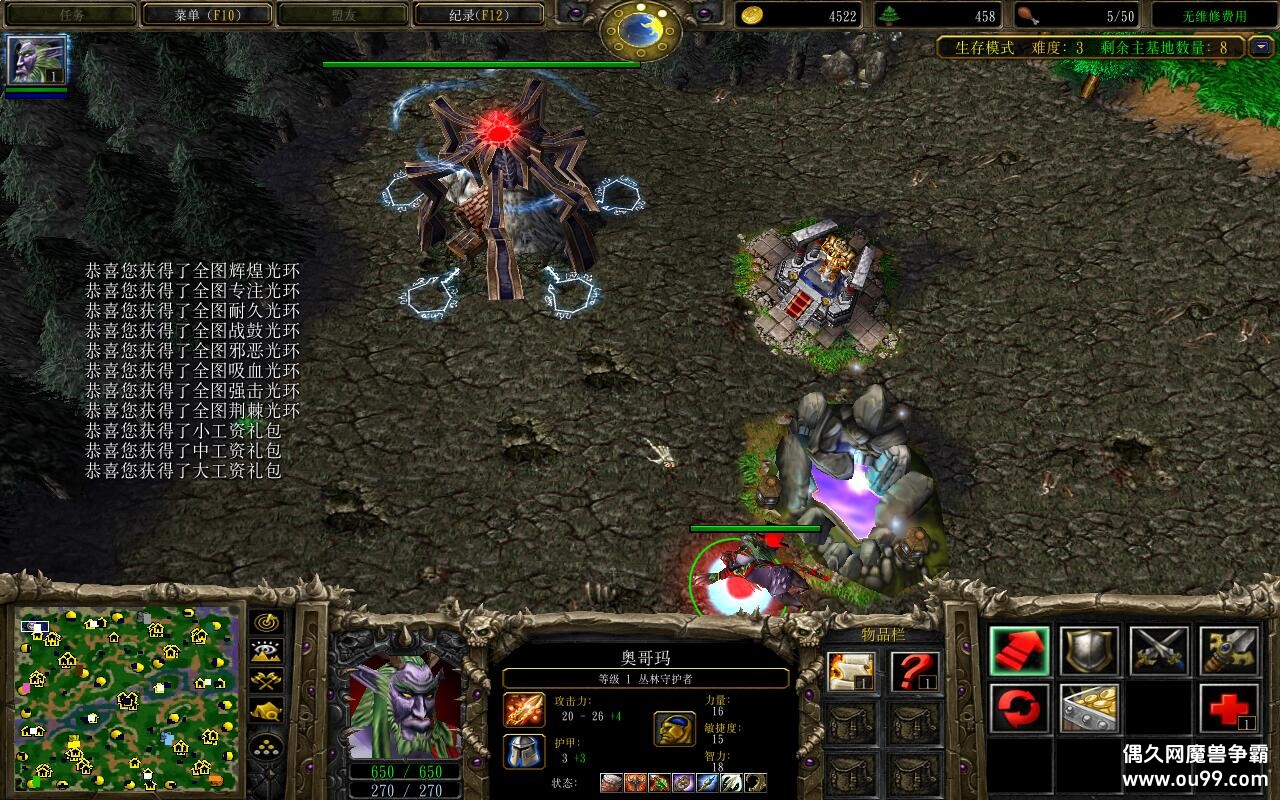Select the gauntlet and sword command
This screenshot has height=800, width=1280.
click(1229, 651)
